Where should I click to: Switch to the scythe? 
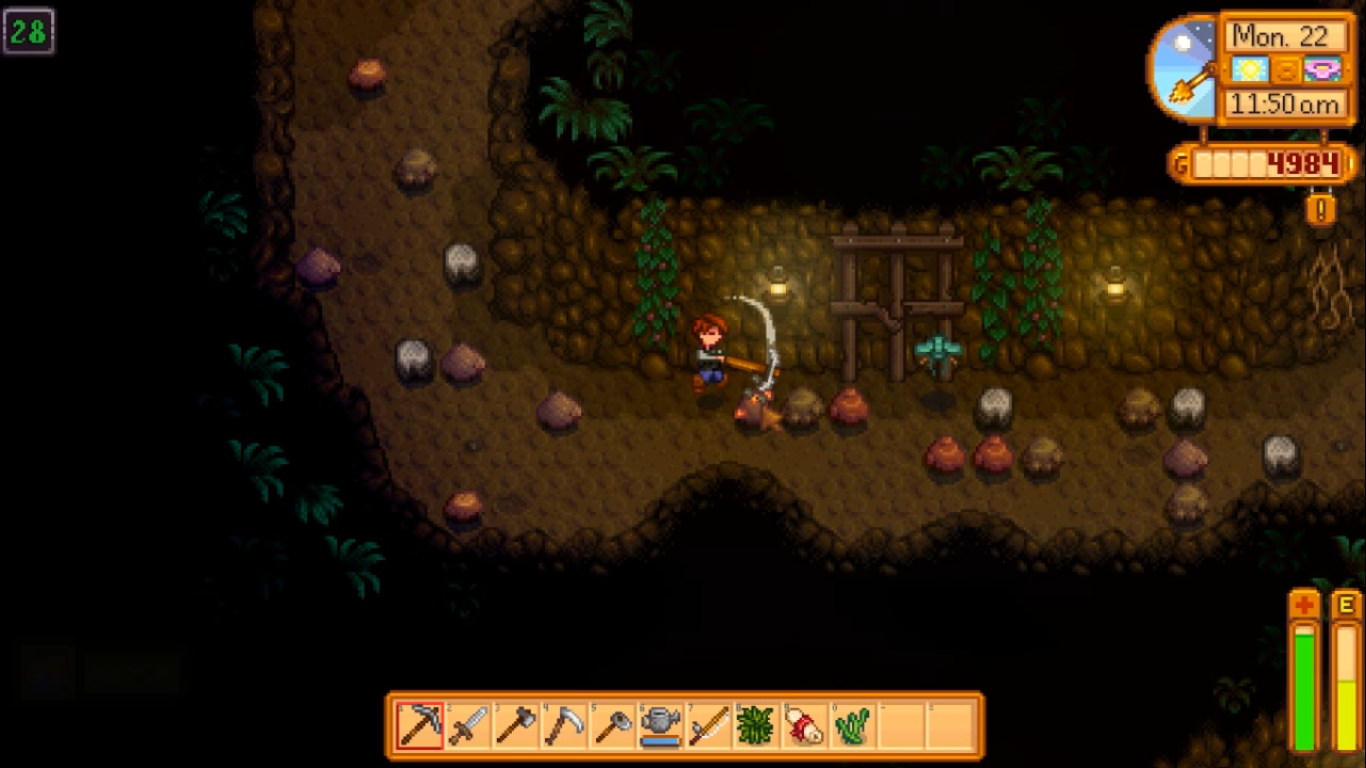point(564,725)
